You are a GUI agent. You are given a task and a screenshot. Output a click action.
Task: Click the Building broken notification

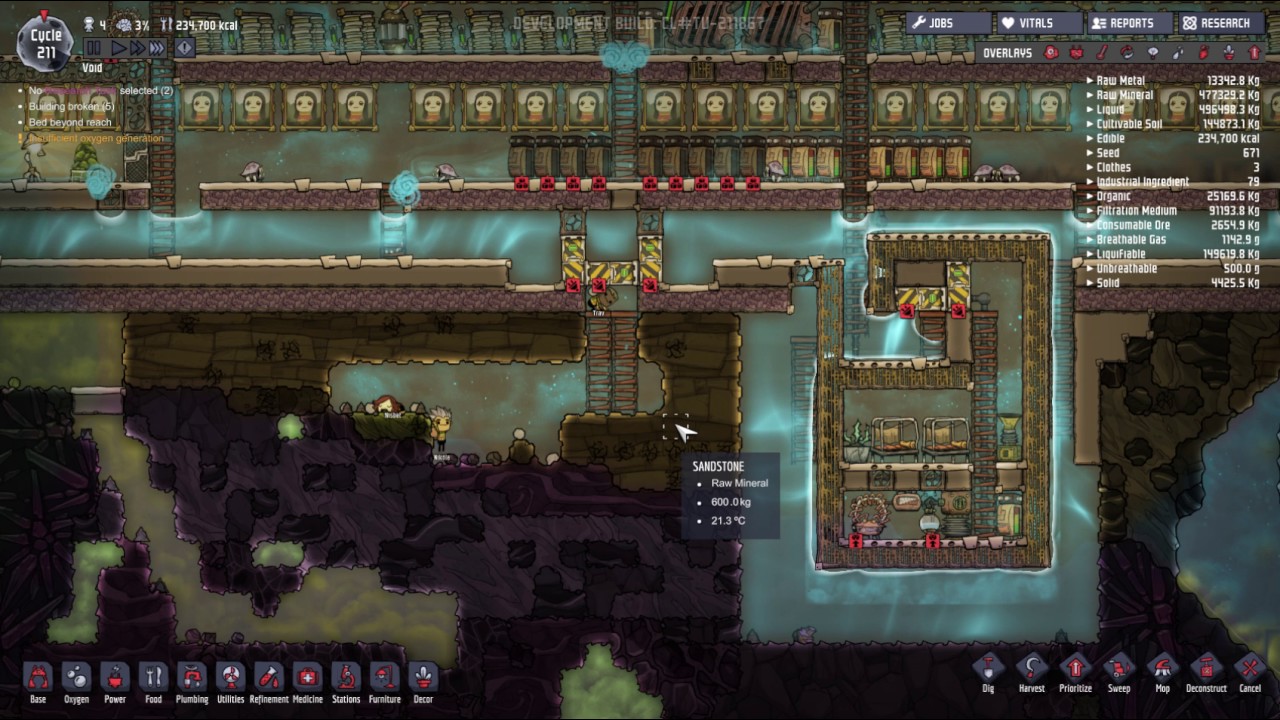pos(71,106)
